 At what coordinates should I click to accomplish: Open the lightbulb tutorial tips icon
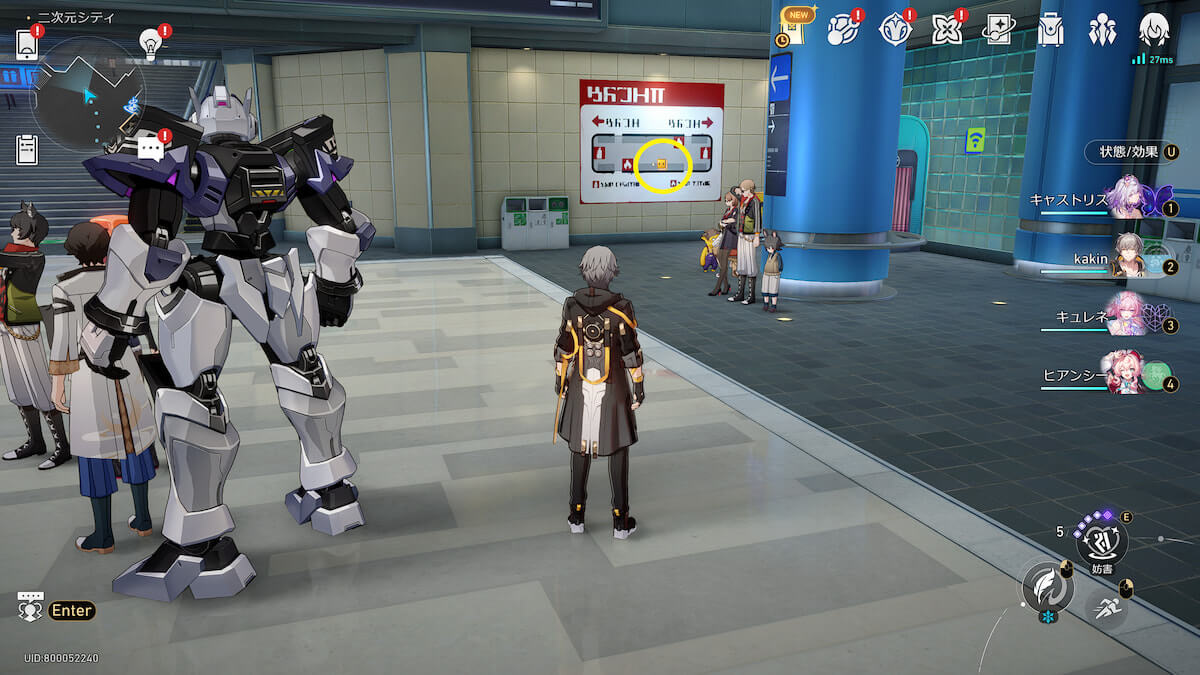click(151, 43)
